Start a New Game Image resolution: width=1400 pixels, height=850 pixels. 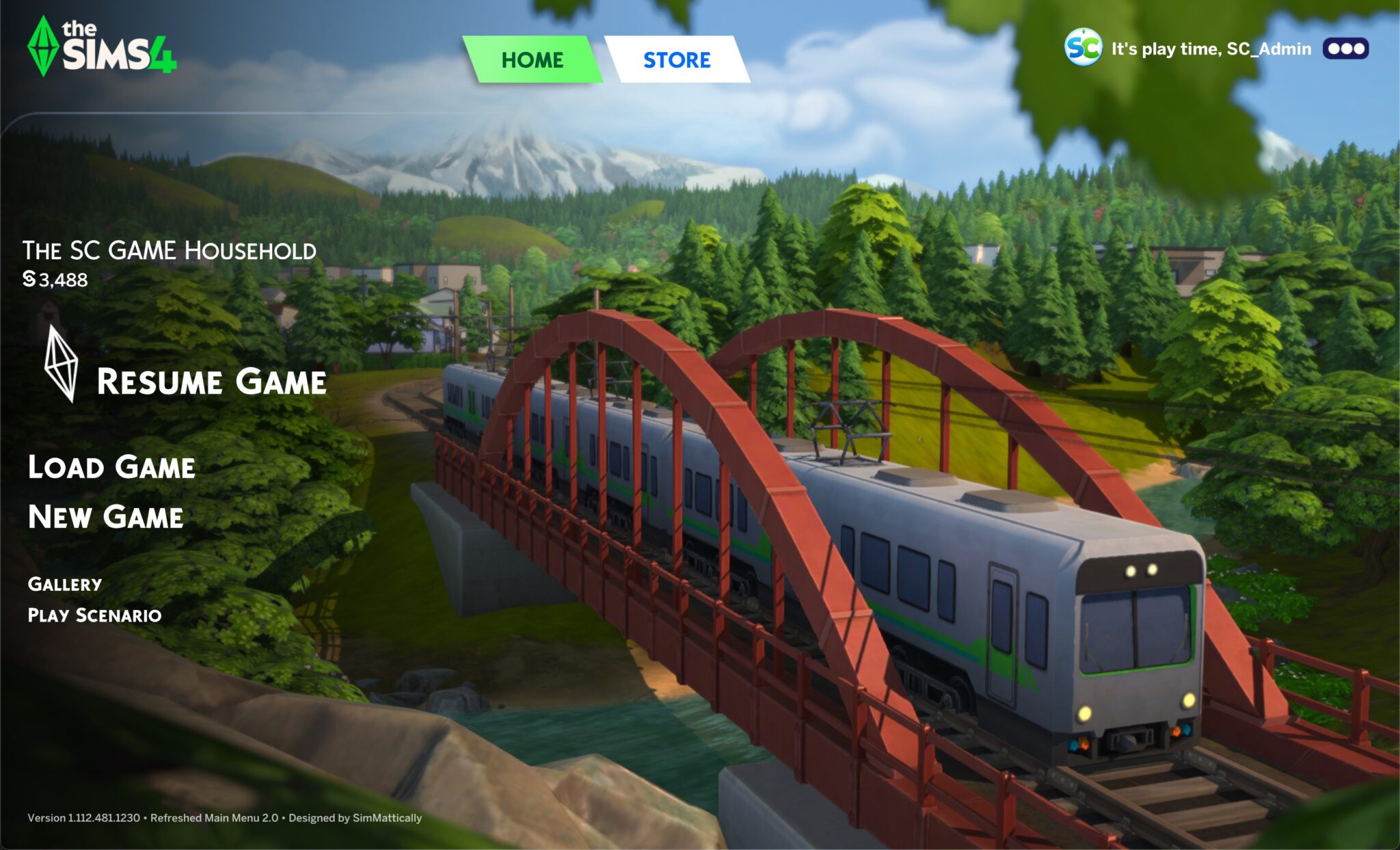tap(106, 517)
